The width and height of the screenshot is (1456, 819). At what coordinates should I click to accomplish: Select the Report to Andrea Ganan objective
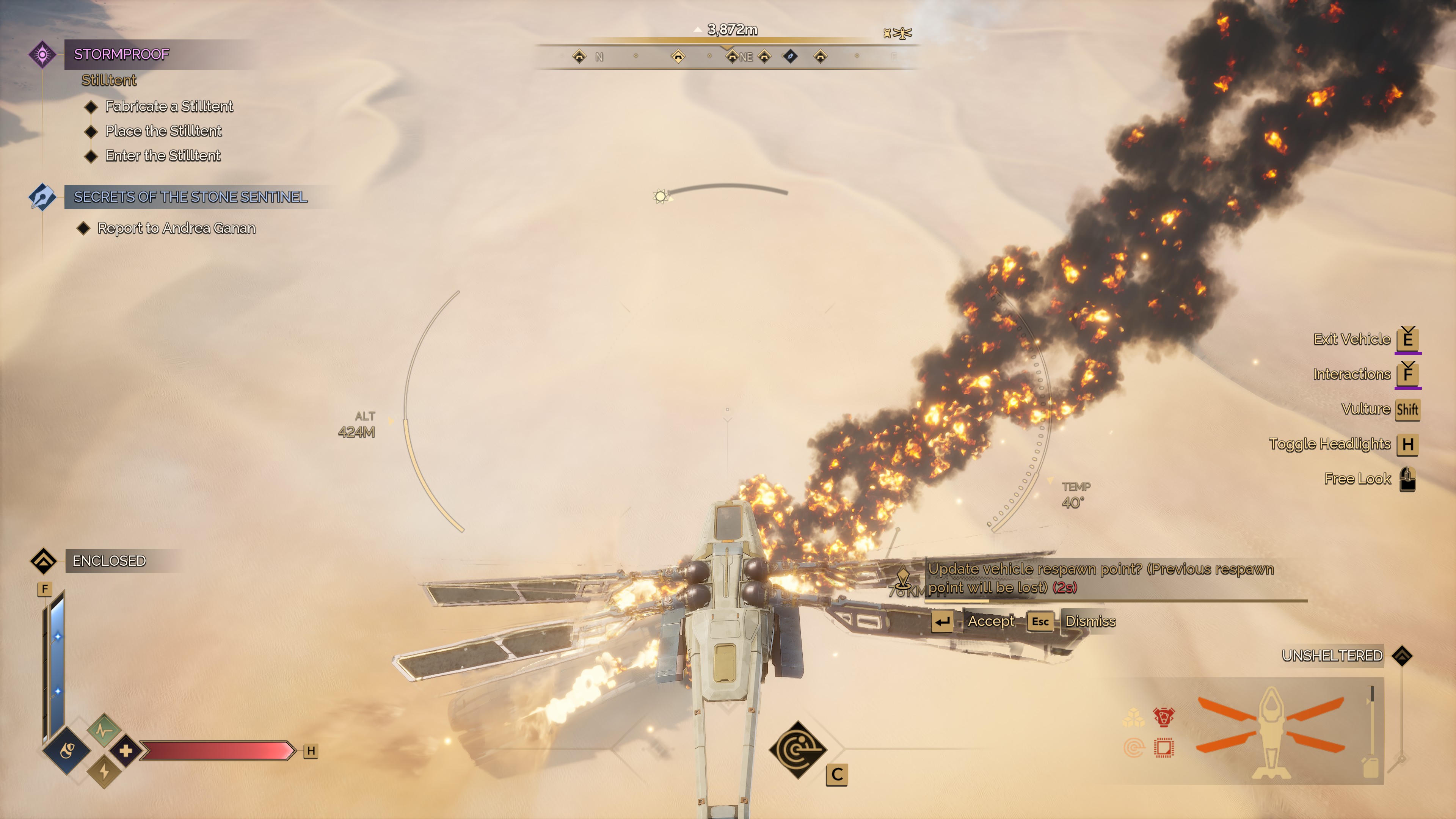pos(176,228)
